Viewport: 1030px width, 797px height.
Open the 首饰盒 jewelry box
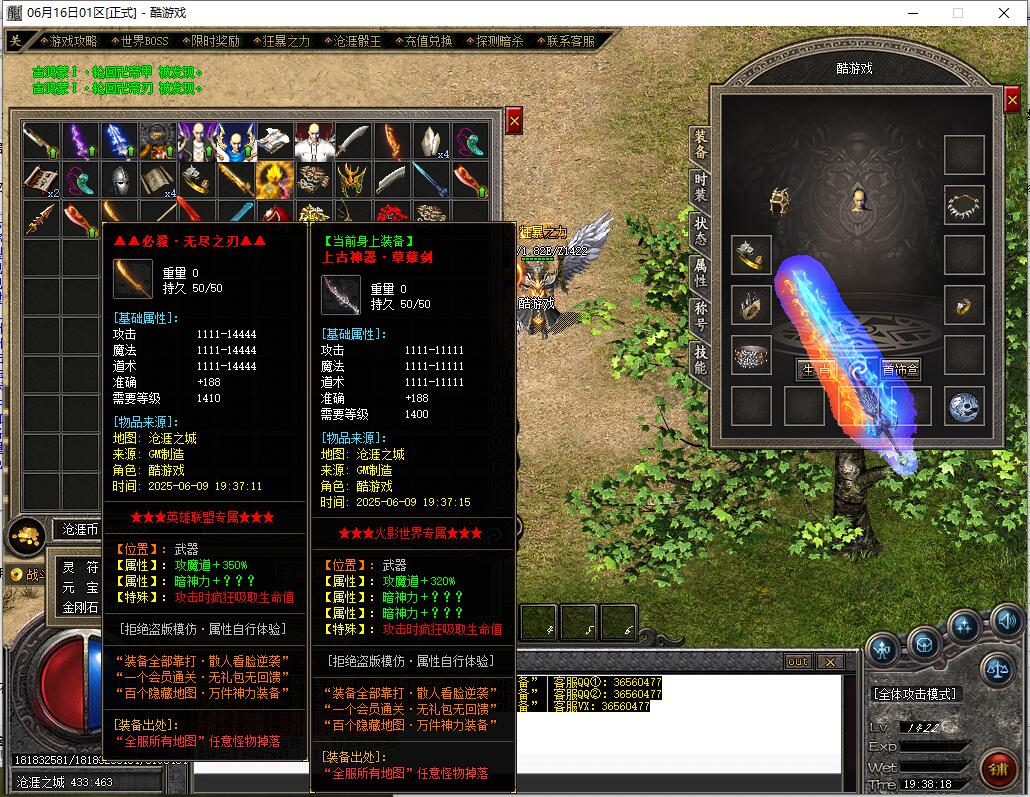pyautogui.click(x=900, y=369)
